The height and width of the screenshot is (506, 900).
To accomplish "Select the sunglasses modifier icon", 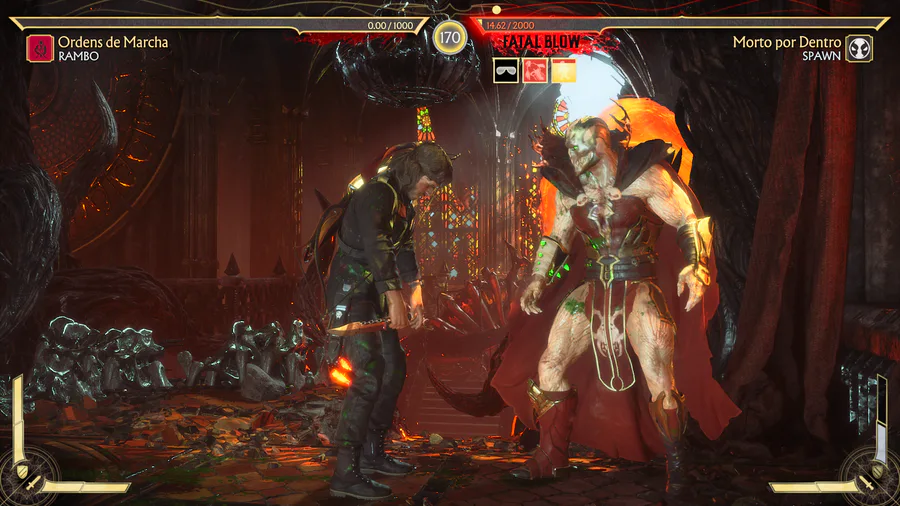I will coord(506,71).
